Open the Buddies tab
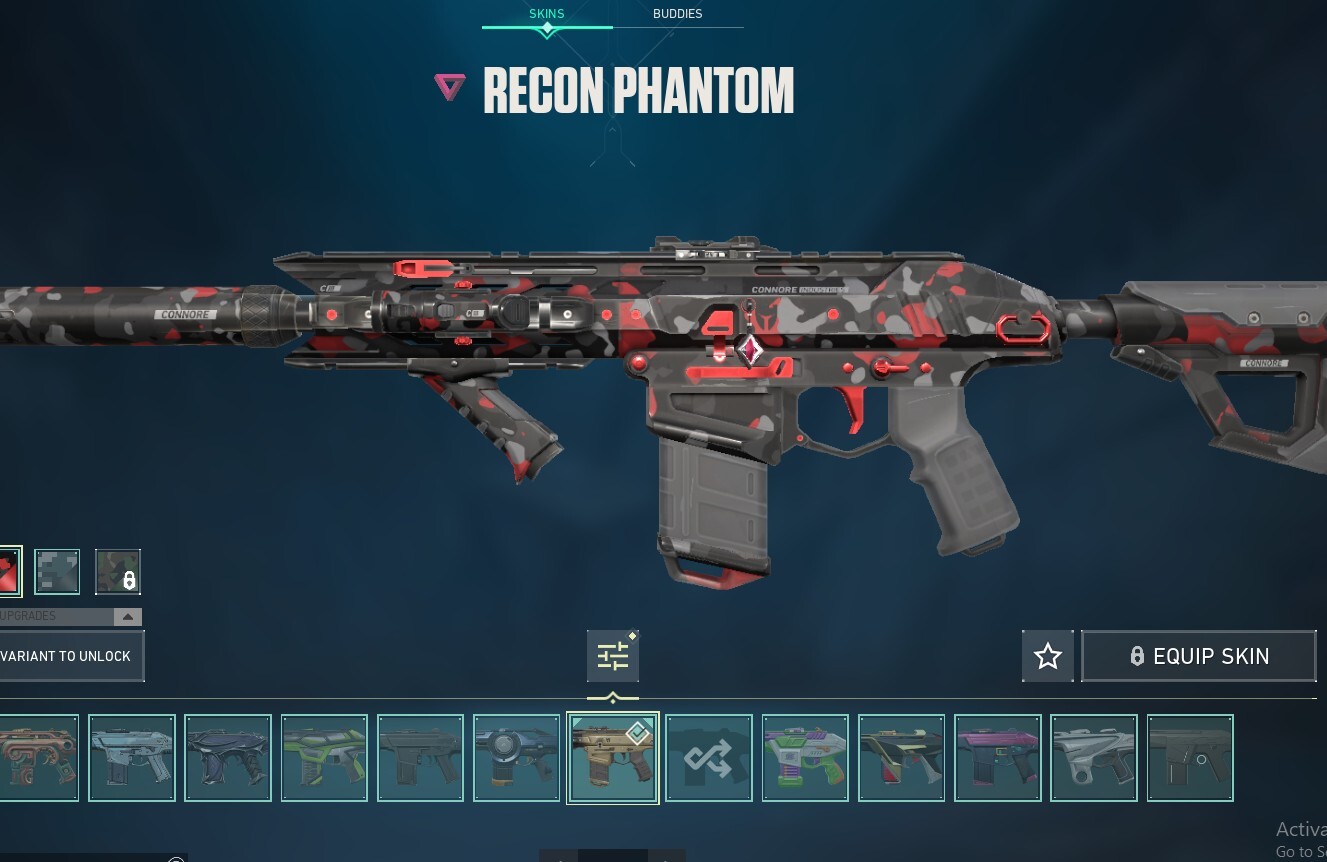Image resolution: width=1327 pixels, height=862 pixels. (x=677, y=14)
